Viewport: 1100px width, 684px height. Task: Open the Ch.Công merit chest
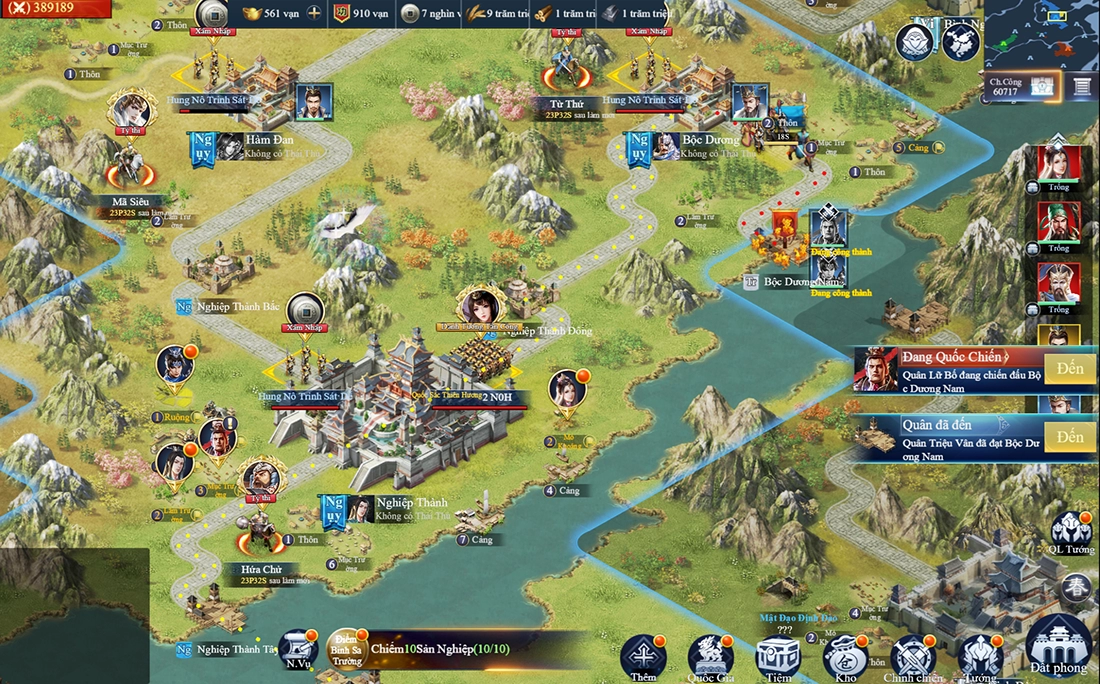pos(1044,86)
